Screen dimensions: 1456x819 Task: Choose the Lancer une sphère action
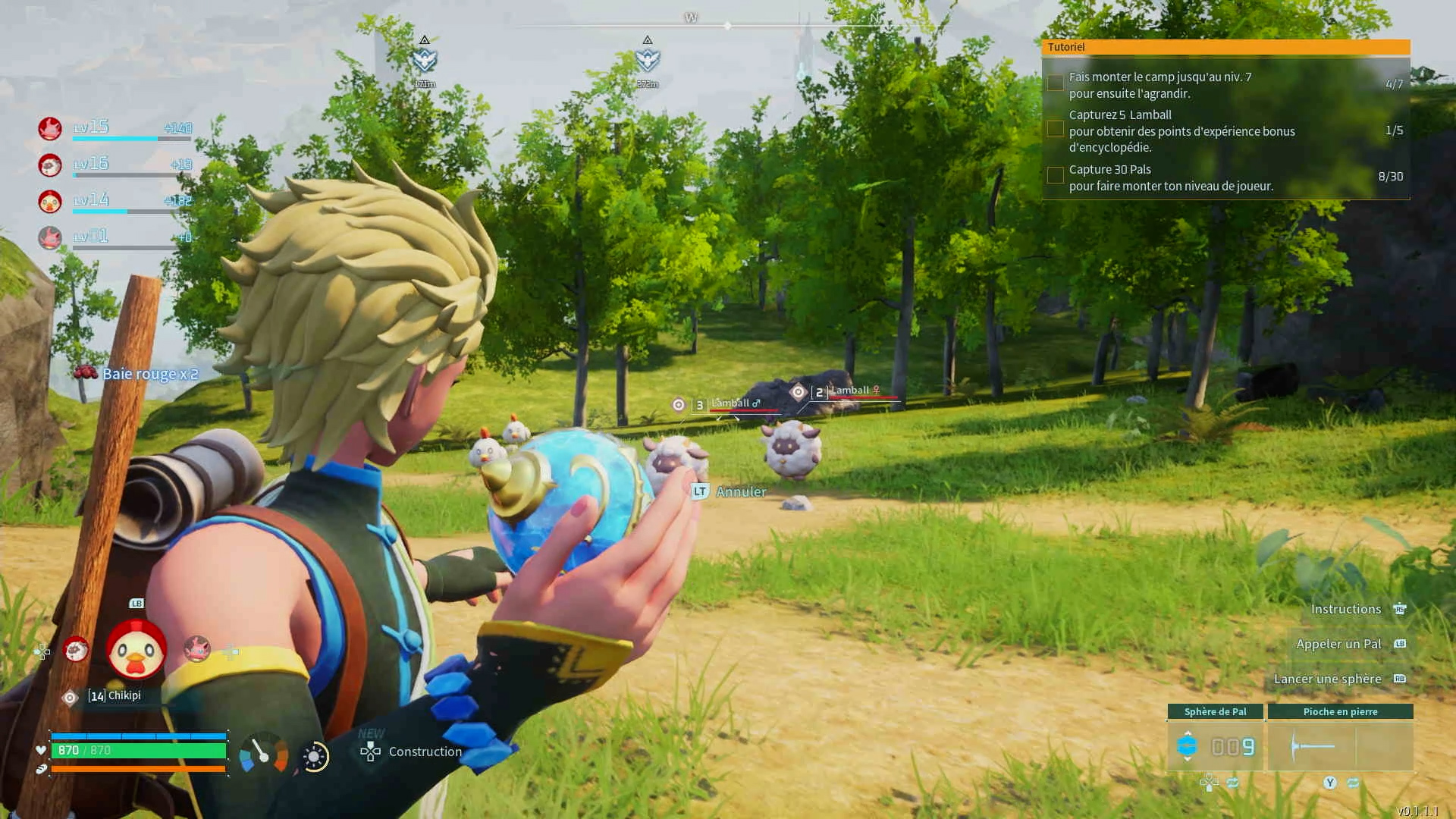[x=1327, y=679]
